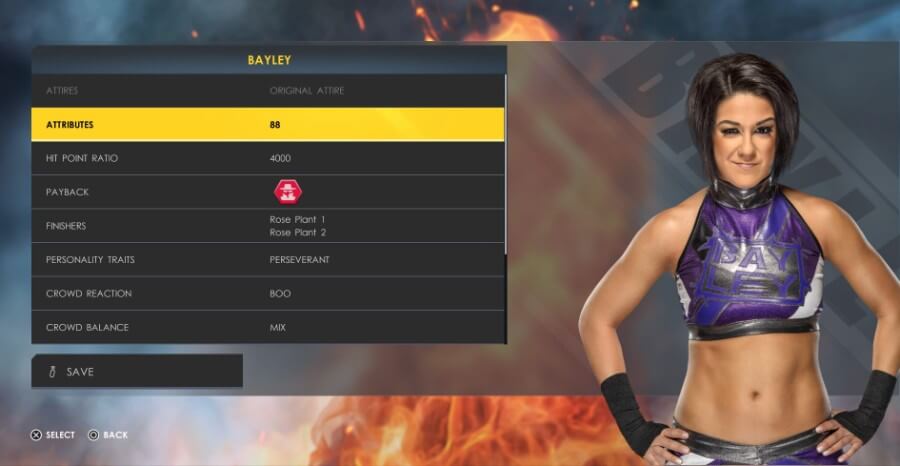Select the Personality Traits row
This screenshot has width=900, height=466.
point(268,260)
